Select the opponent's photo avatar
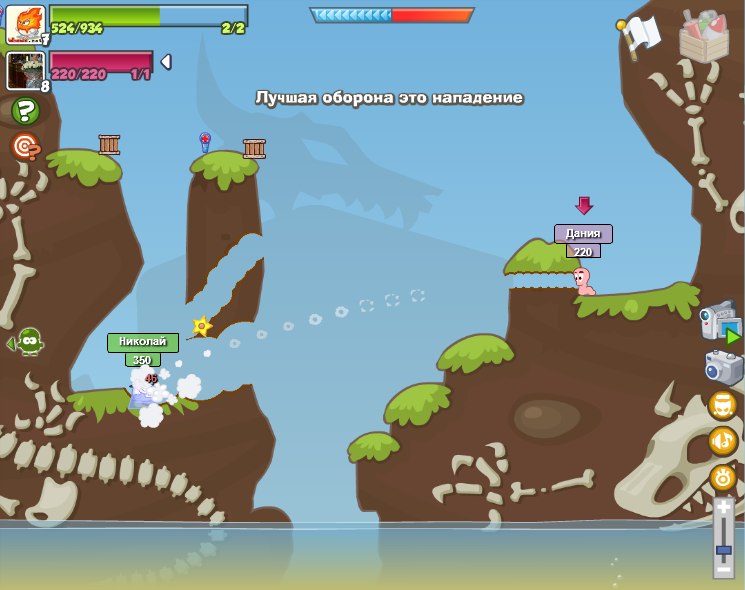This screenshot has width=745, height=590. pos(24,71)
